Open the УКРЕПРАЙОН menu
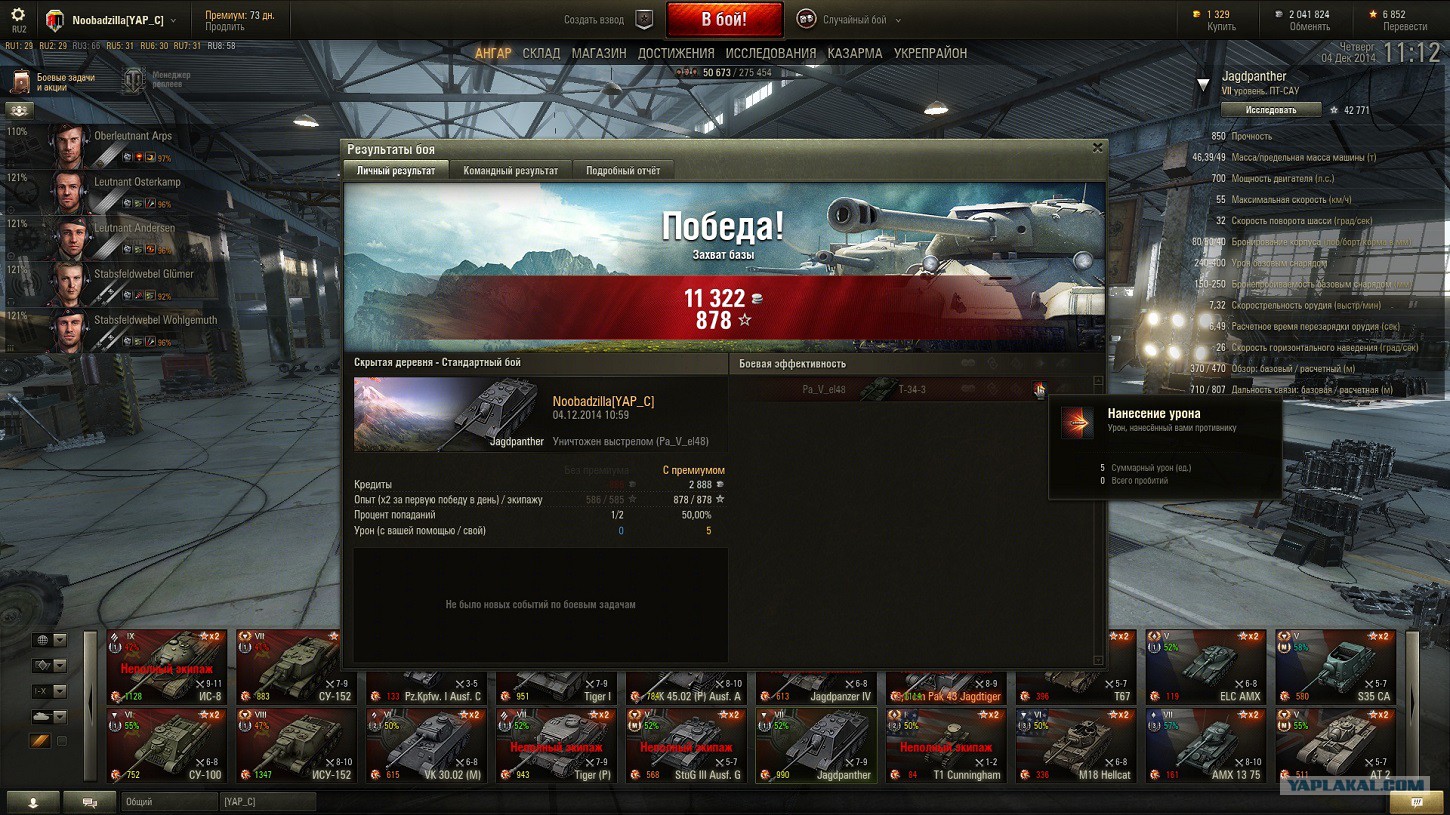Screen dimensions: 1450x815 930,54
